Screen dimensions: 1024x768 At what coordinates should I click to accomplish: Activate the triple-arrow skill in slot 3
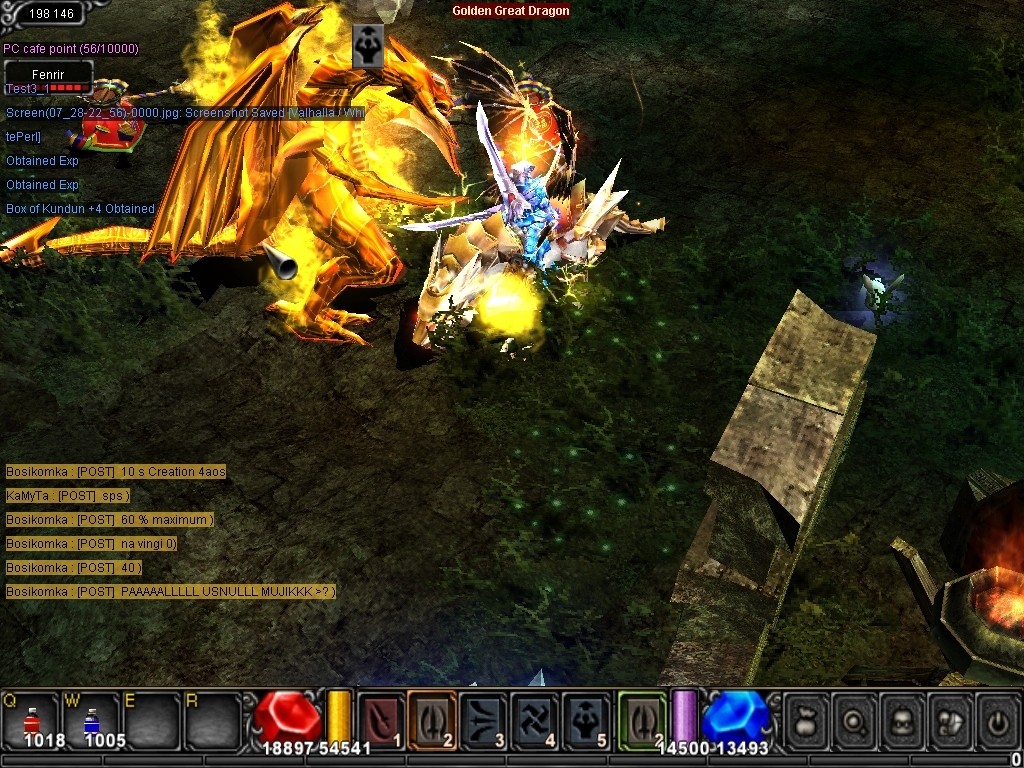point(484,718)
